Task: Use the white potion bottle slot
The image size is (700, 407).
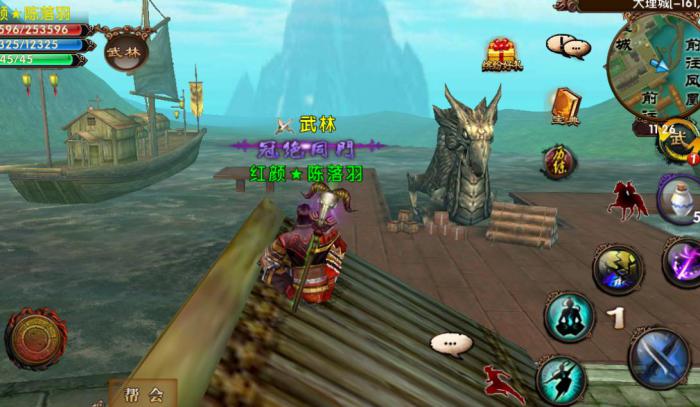Action: [x=678, y=197]
